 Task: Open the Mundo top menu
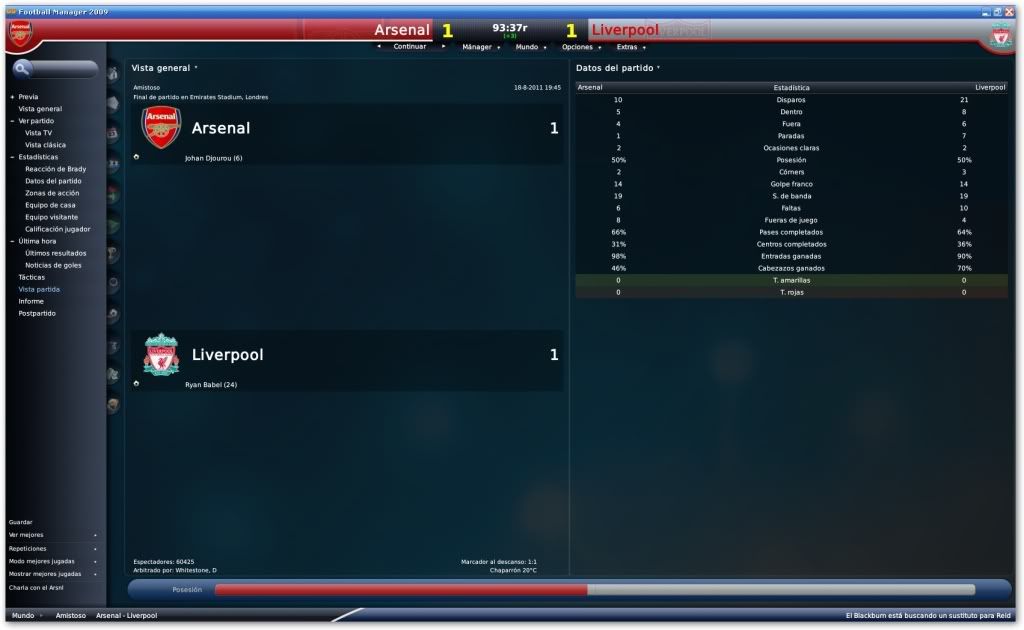[528, 47]
